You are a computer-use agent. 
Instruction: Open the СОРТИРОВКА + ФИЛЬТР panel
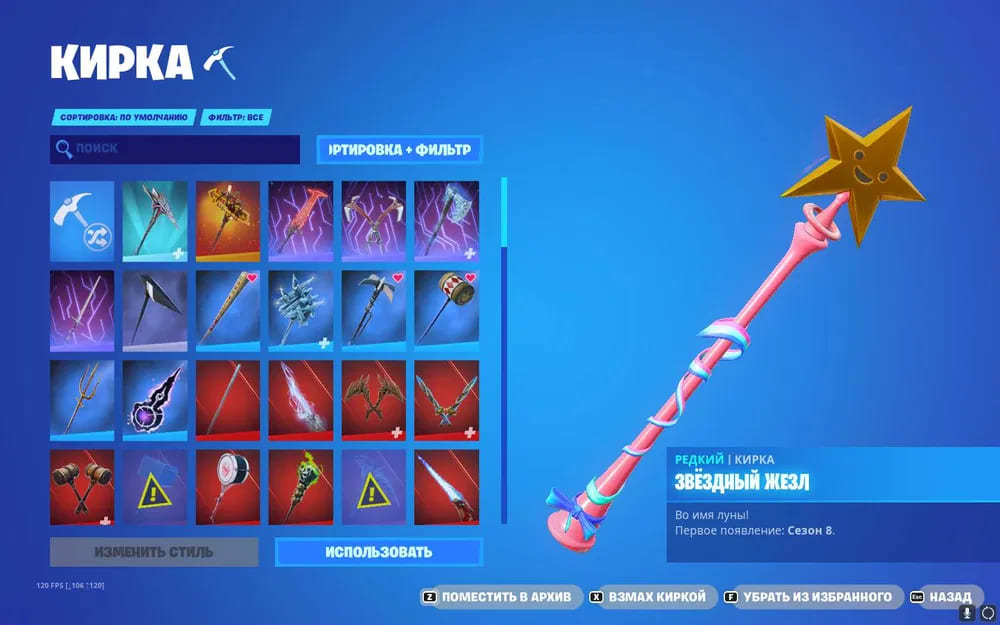click(399, 150)
